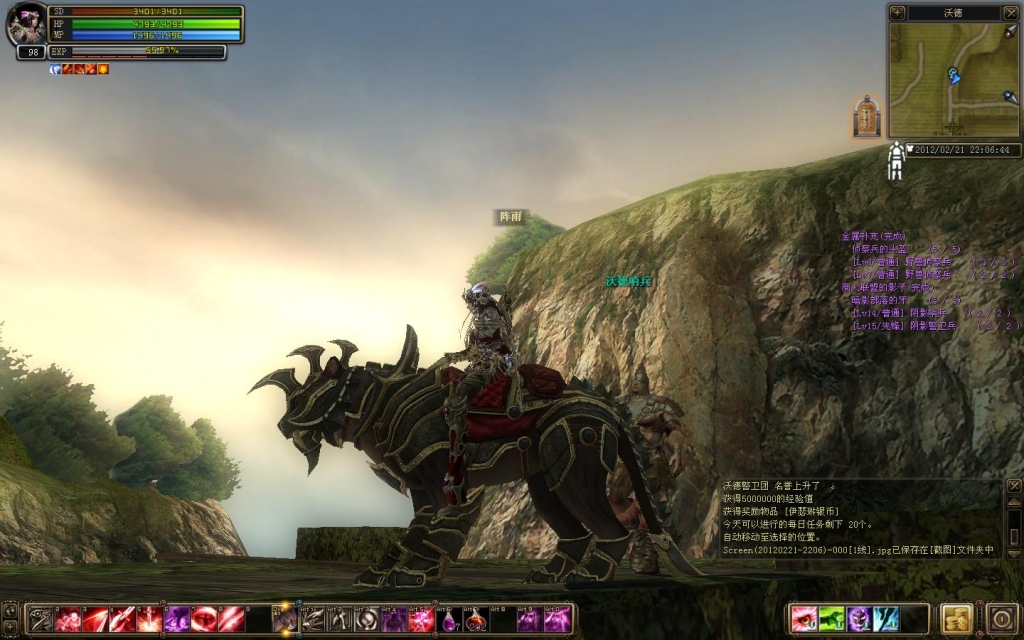Viewport: 1024px width, 640px height.
Task: Click the minimap plus button
Action: [x=897, y=13]
